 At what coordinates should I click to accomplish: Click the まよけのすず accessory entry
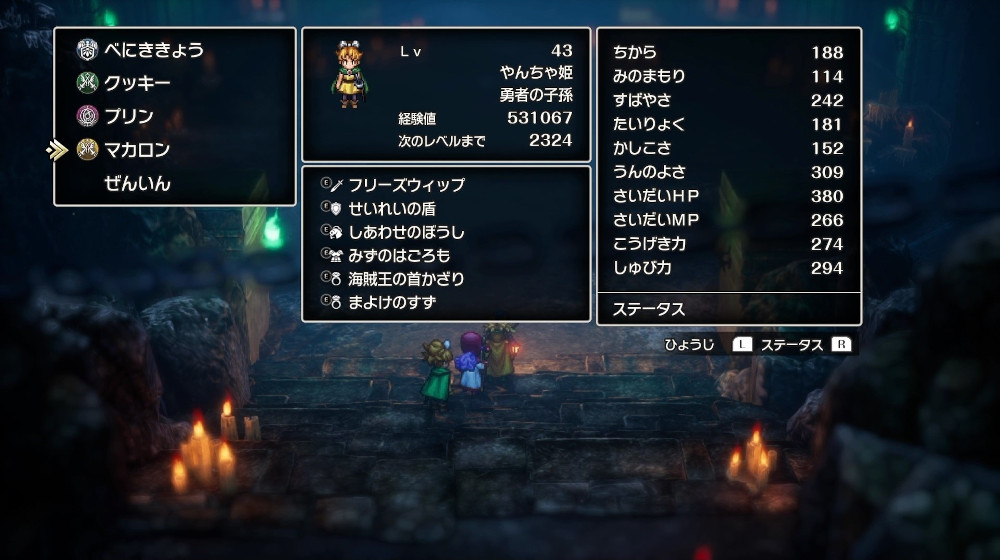pyautogui.click(x=392, y=302)
